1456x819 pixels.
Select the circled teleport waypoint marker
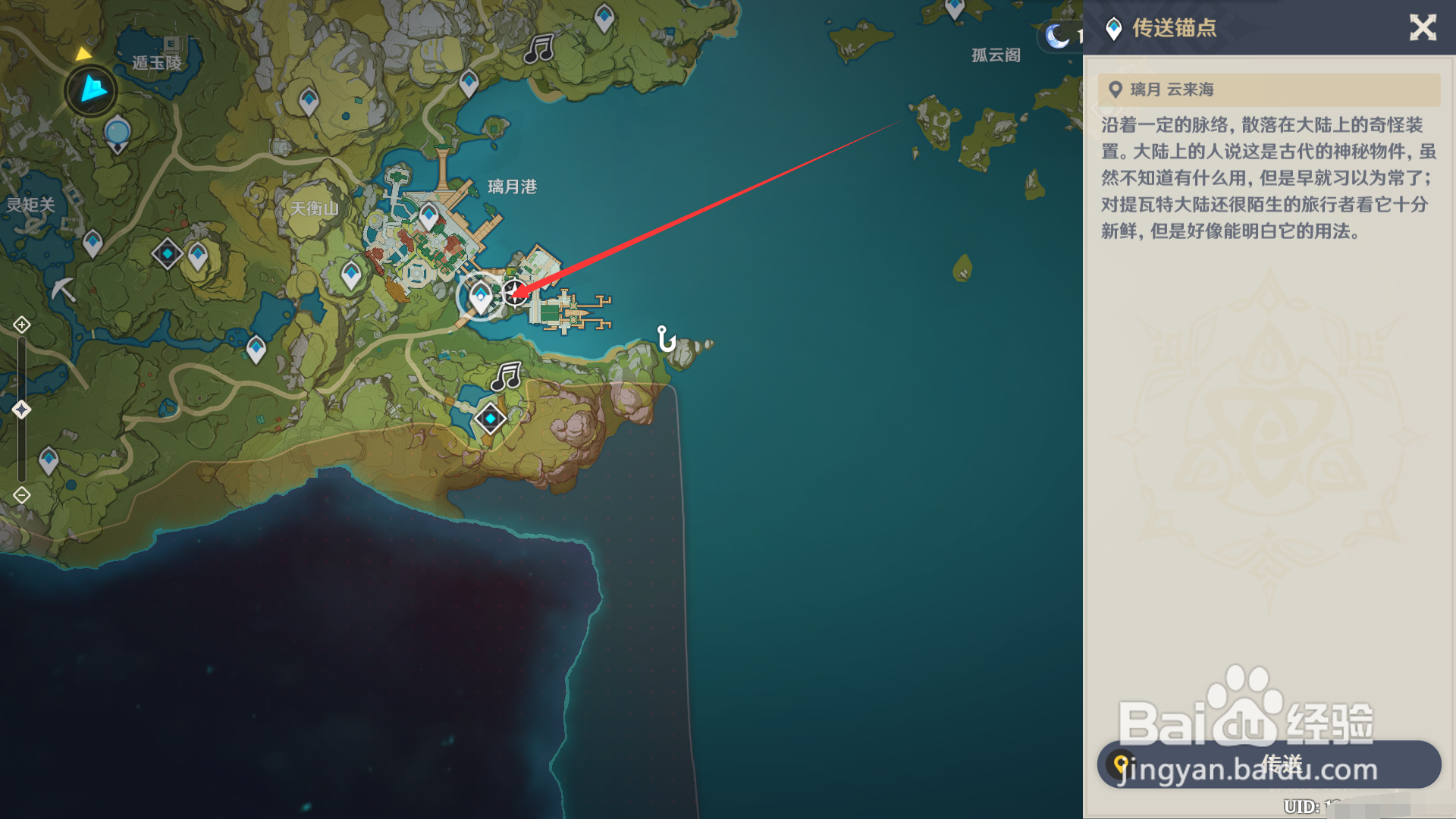(480, 297)
